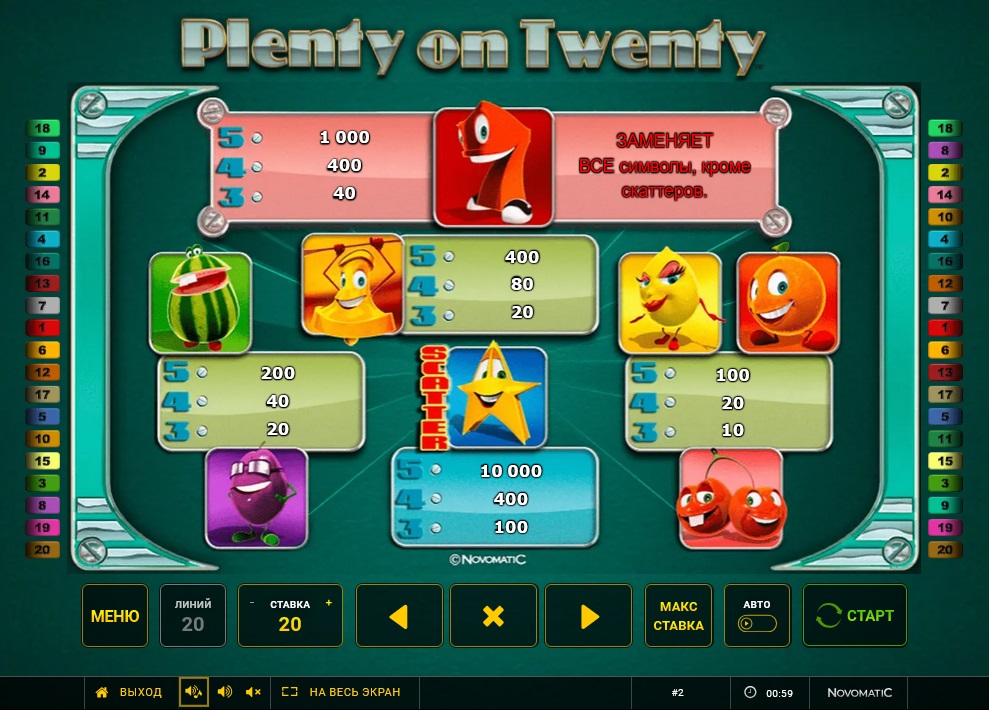Spin the reels with СТАРТ

tap(855, 616)
